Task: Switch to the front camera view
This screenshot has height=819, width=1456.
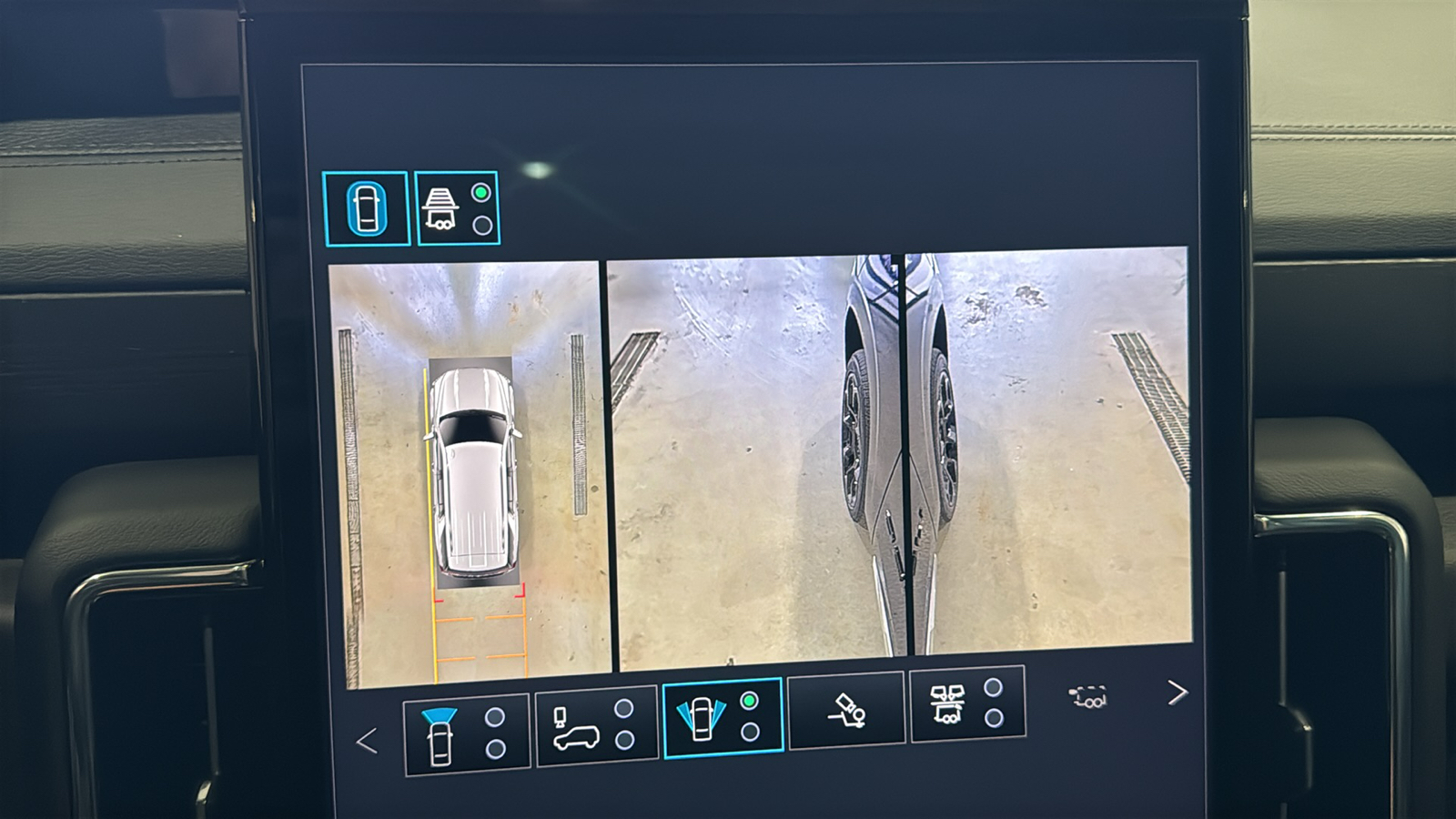Action: (466, 733)
